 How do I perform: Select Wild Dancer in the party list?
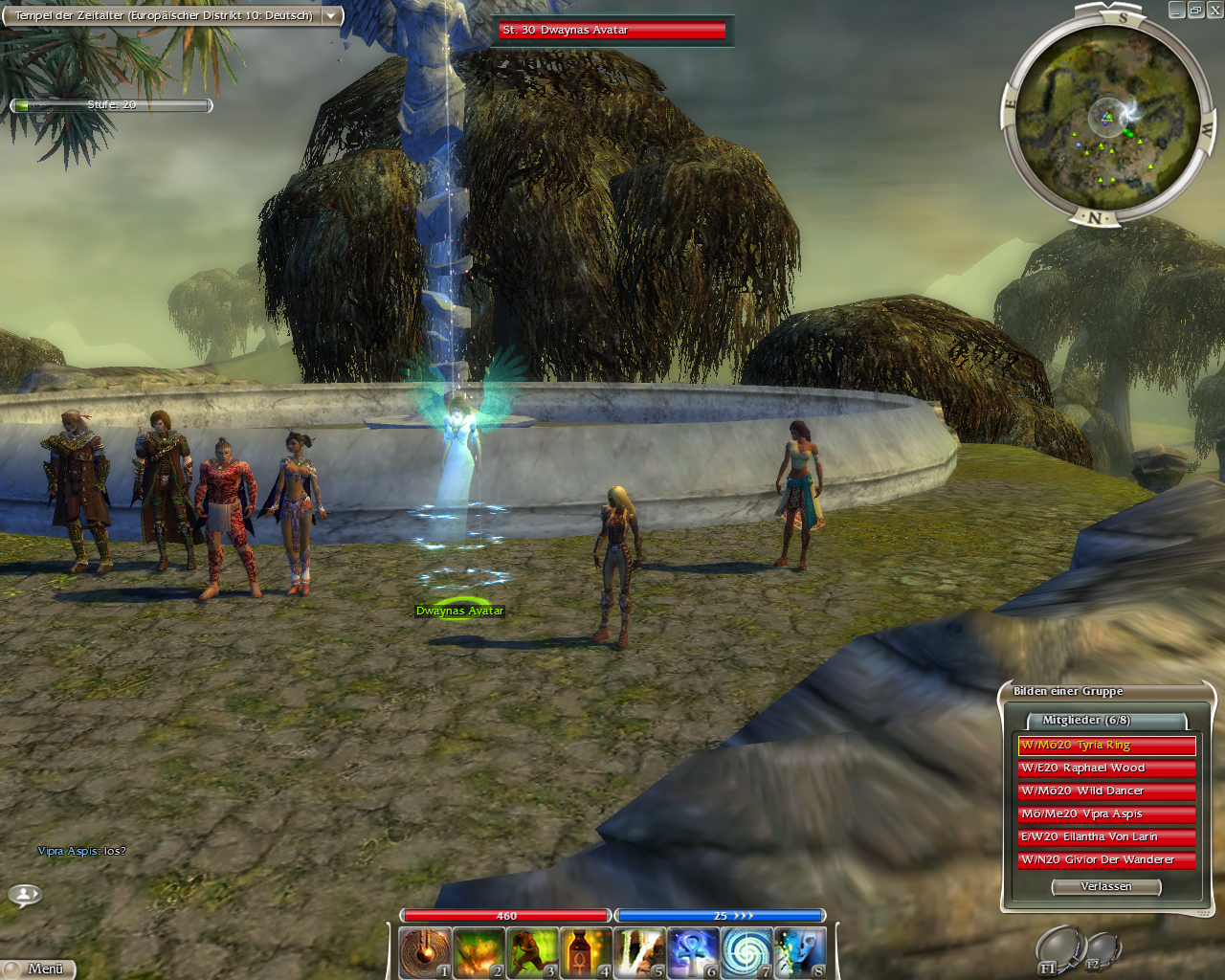point(1106,791)
